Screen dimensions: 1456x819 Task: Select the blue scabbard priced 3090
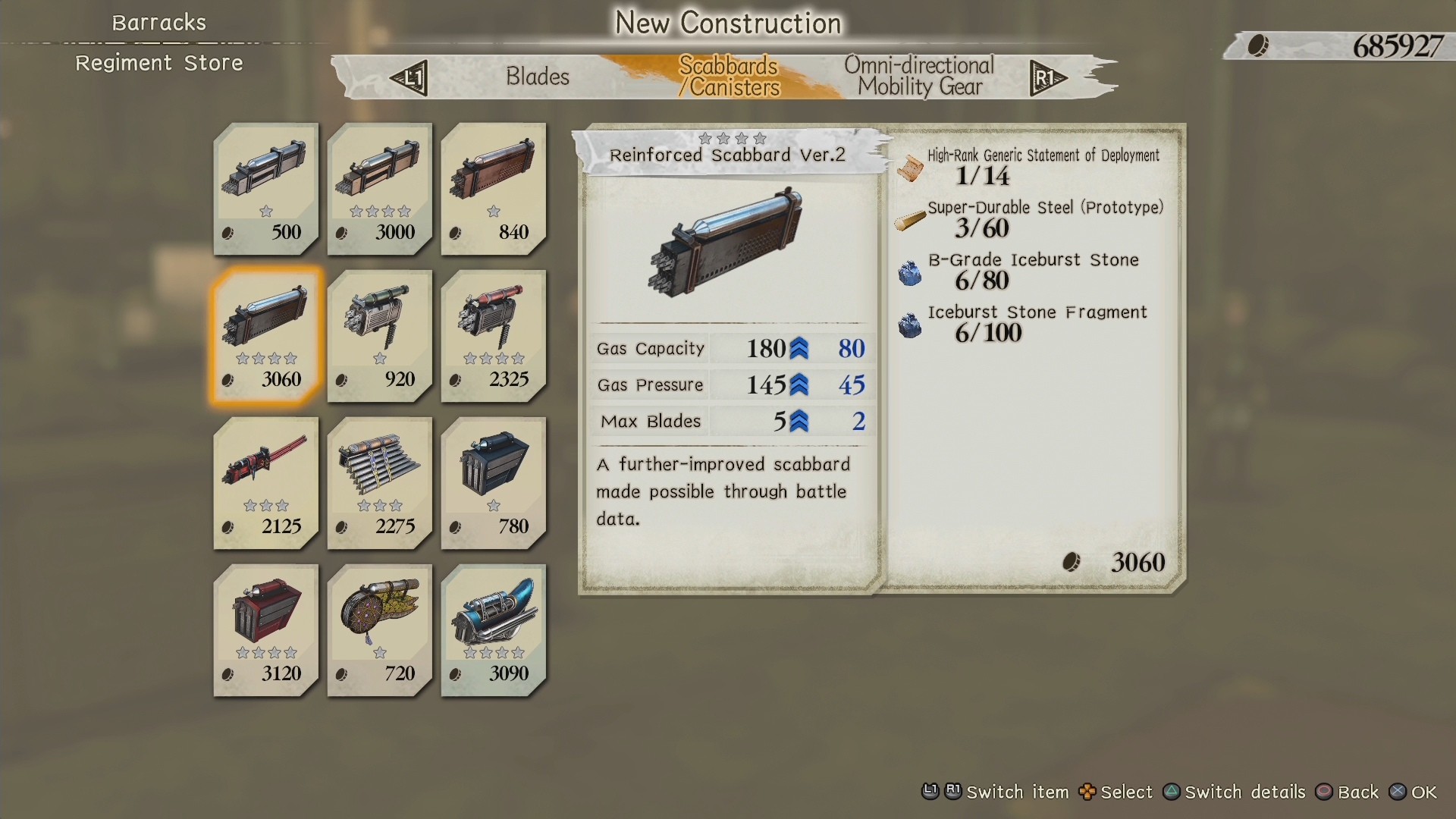(x=494, y=629)
